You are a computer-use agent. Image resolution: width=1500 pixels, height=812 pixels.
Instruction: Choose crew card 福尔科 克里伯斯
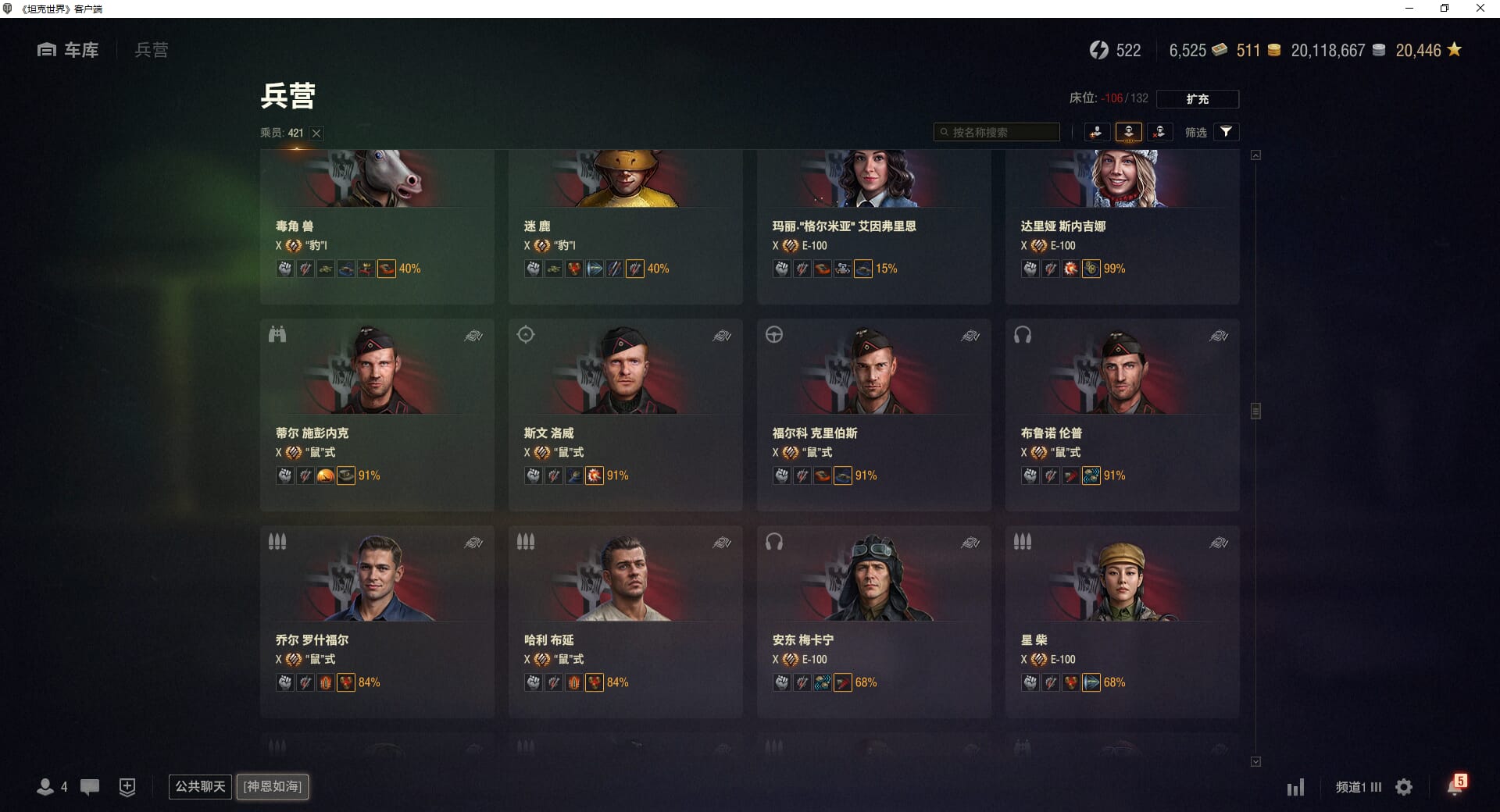873,414
